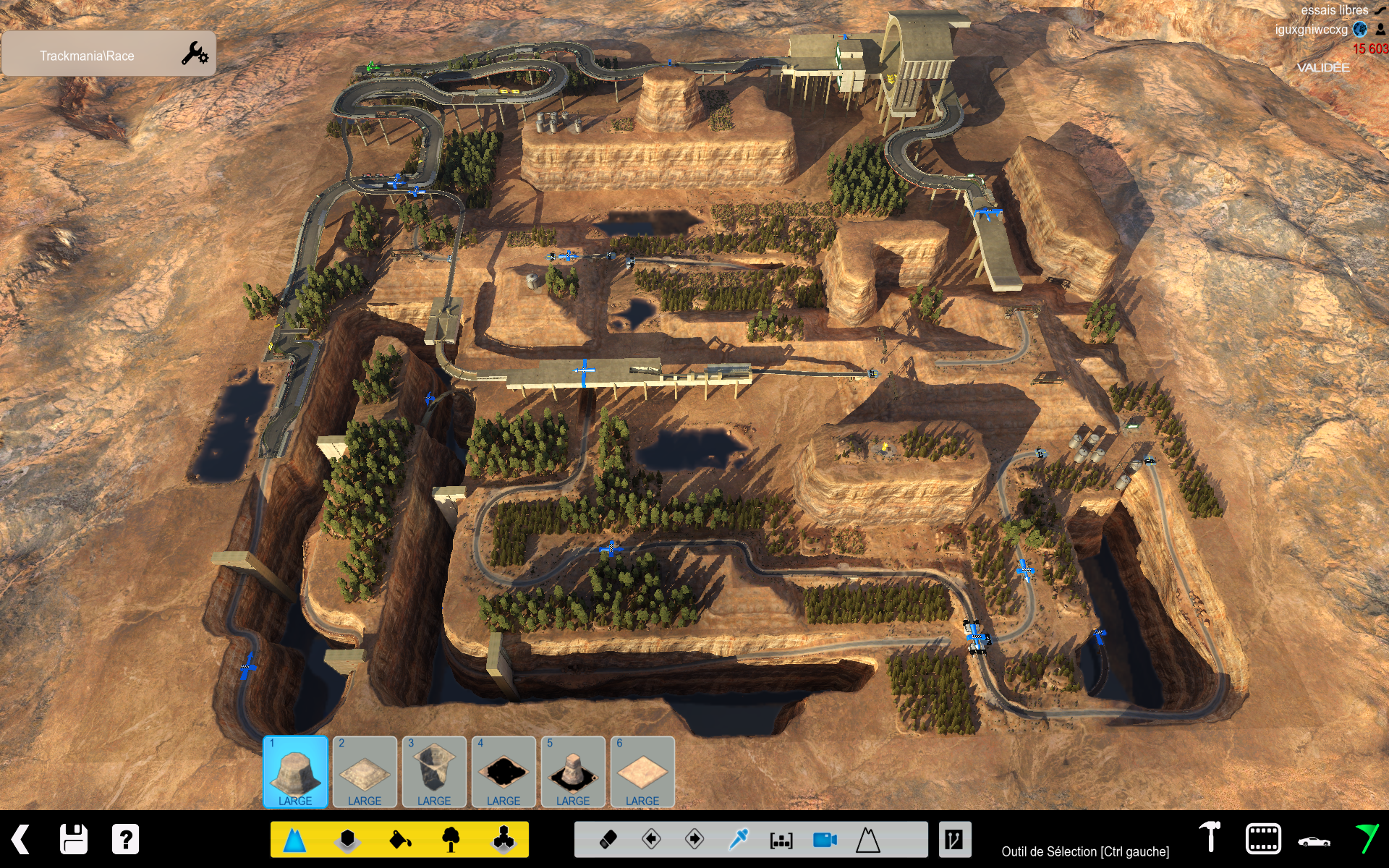Select the canyon pit terrain block in slot 3

pyautogui.click(x=434, y=772)
